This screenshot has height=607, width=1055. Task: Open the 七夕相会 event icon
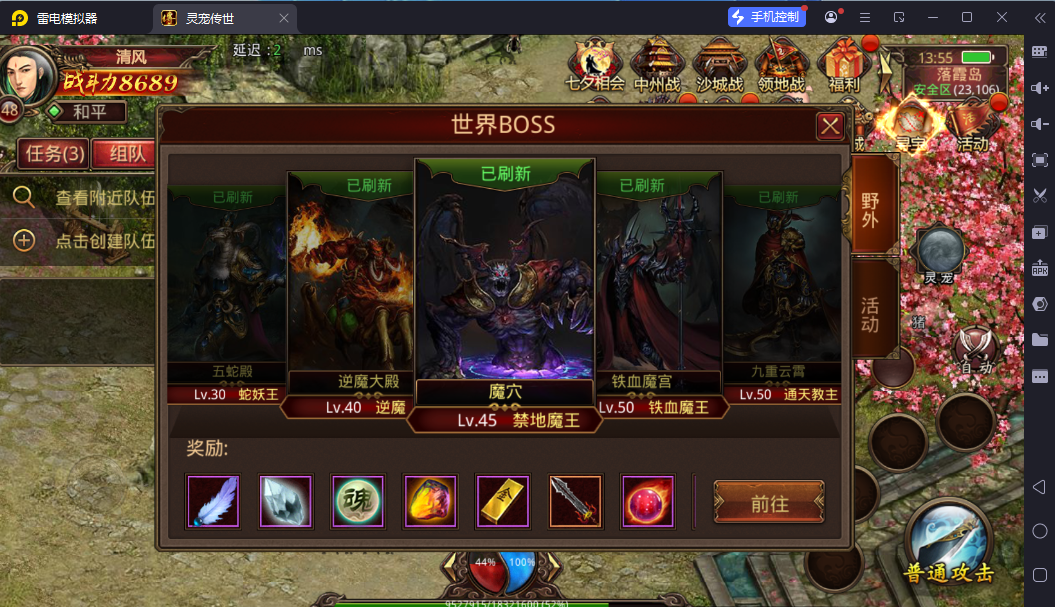tap(595, 65)
